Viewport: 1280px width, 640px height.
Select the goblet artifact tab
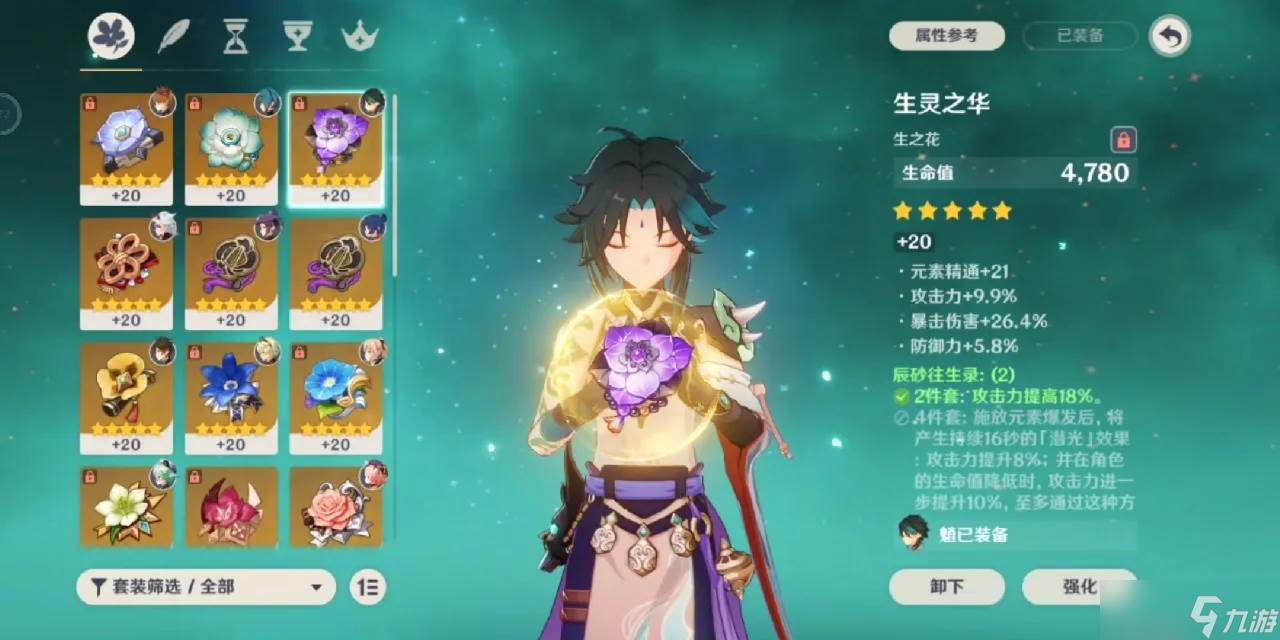point(297,38)
